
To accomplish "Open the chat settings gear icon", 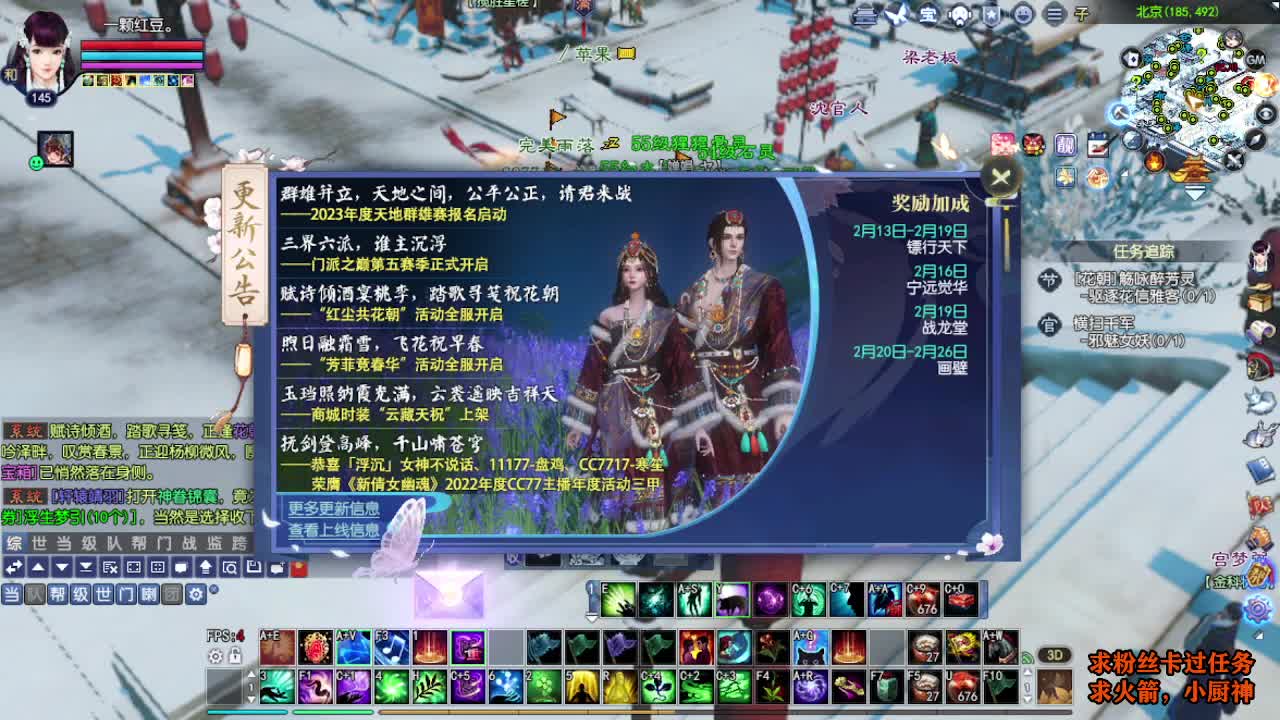I will (197, 594).
